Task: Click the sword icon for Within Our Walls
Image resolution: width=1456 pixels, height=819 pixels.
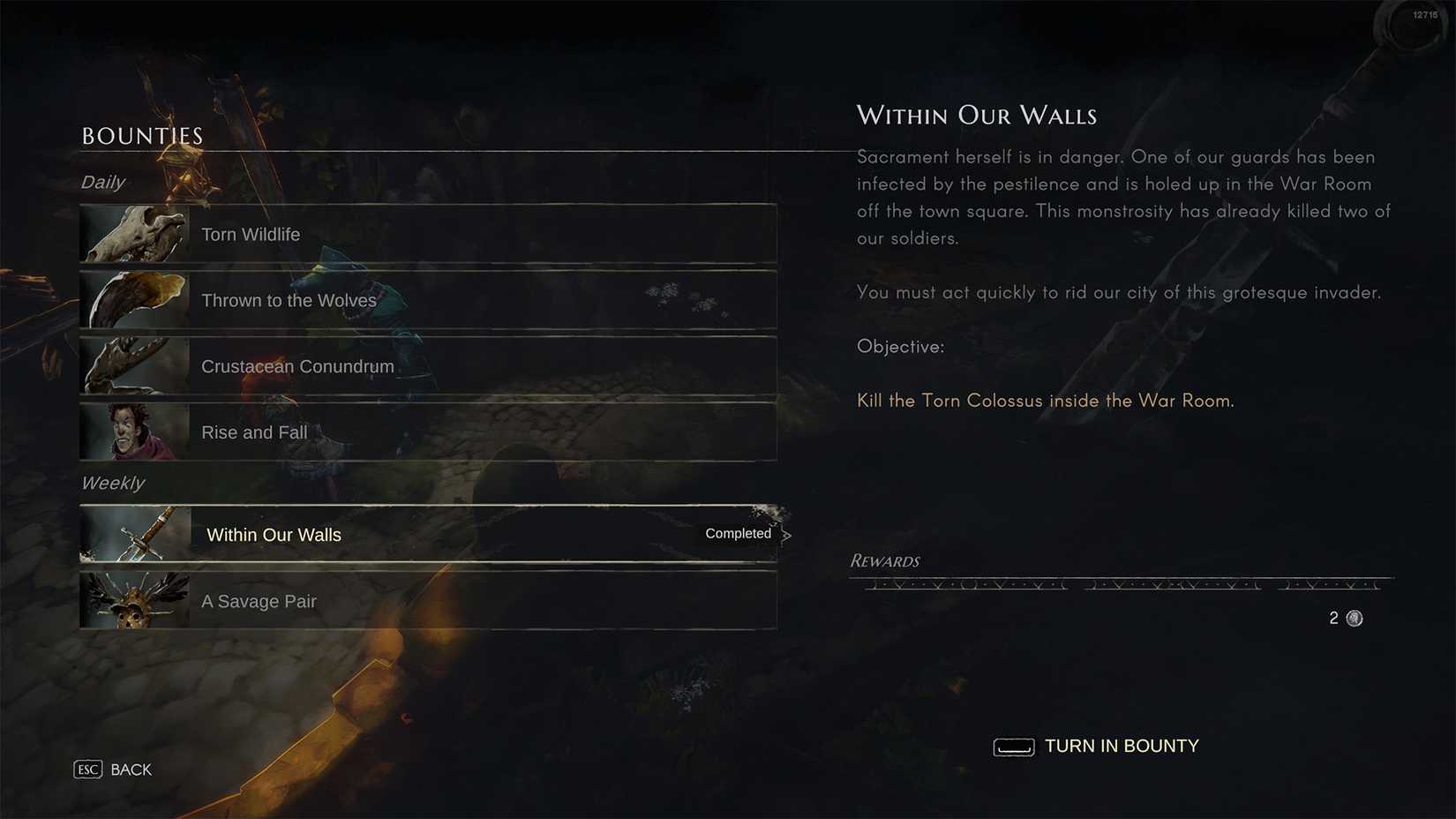Action: tap(134, 534)
